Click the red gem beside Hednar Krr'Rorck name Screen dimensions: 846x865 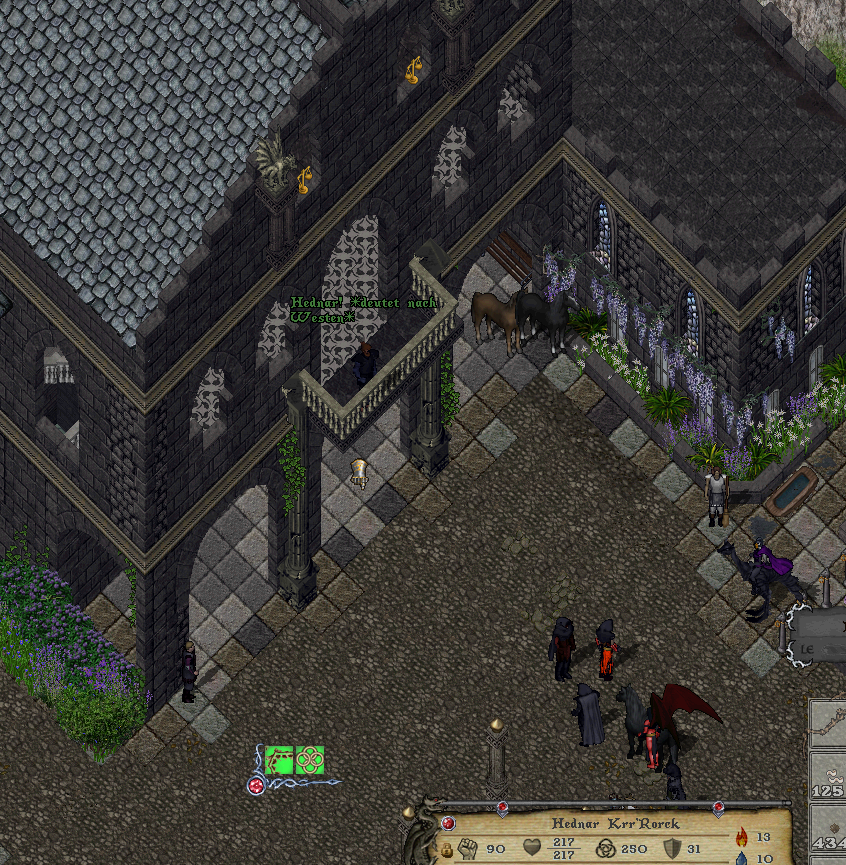click(x=449, y=823)
